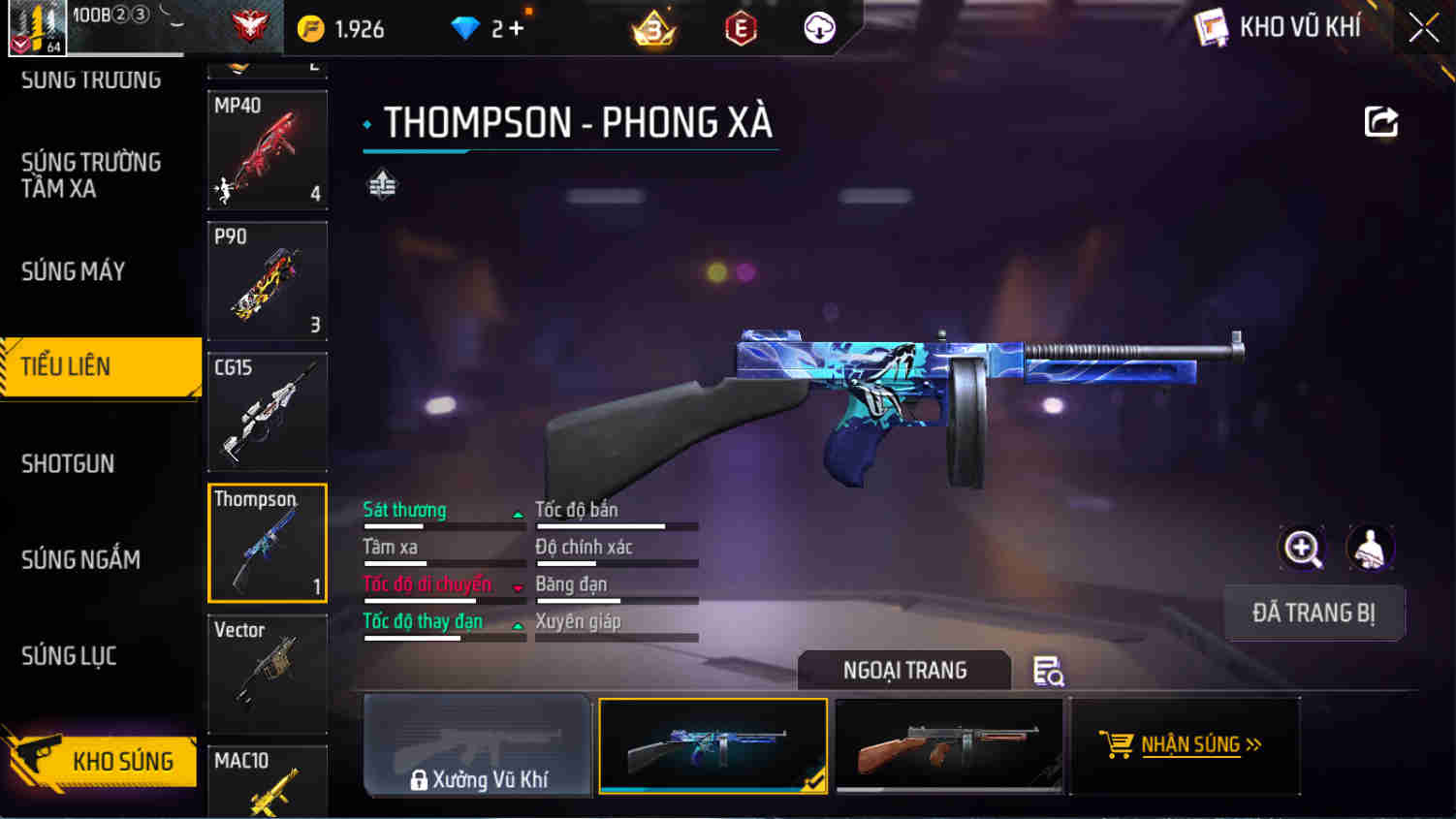Switch to the SHOTGUN weapon category
Viewport: 1456px width, 819px height.
point(68,464)
